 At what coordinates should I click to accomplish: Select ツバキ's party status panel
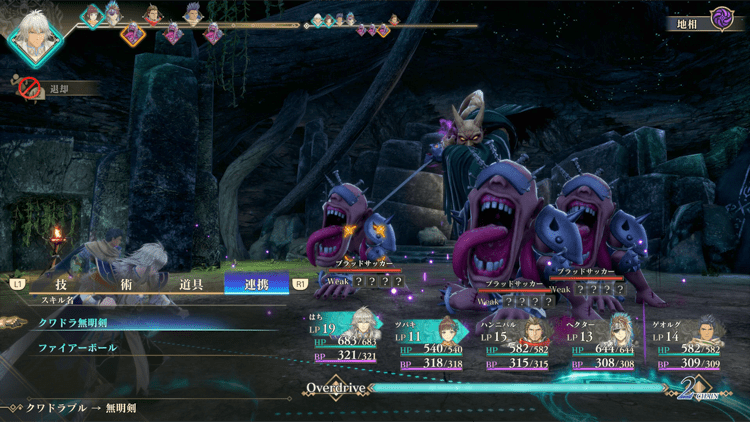click(x=439, y=342)
